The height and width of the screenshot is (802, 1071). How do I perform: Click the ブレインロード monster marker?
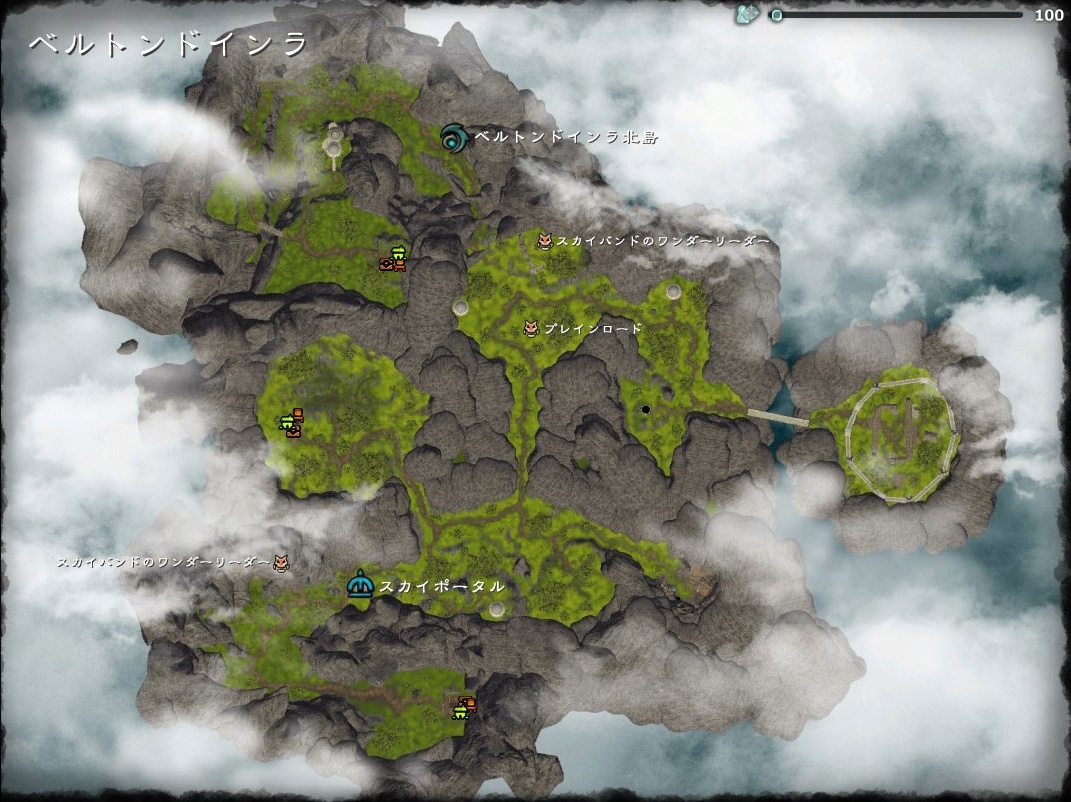click(532, 328)
